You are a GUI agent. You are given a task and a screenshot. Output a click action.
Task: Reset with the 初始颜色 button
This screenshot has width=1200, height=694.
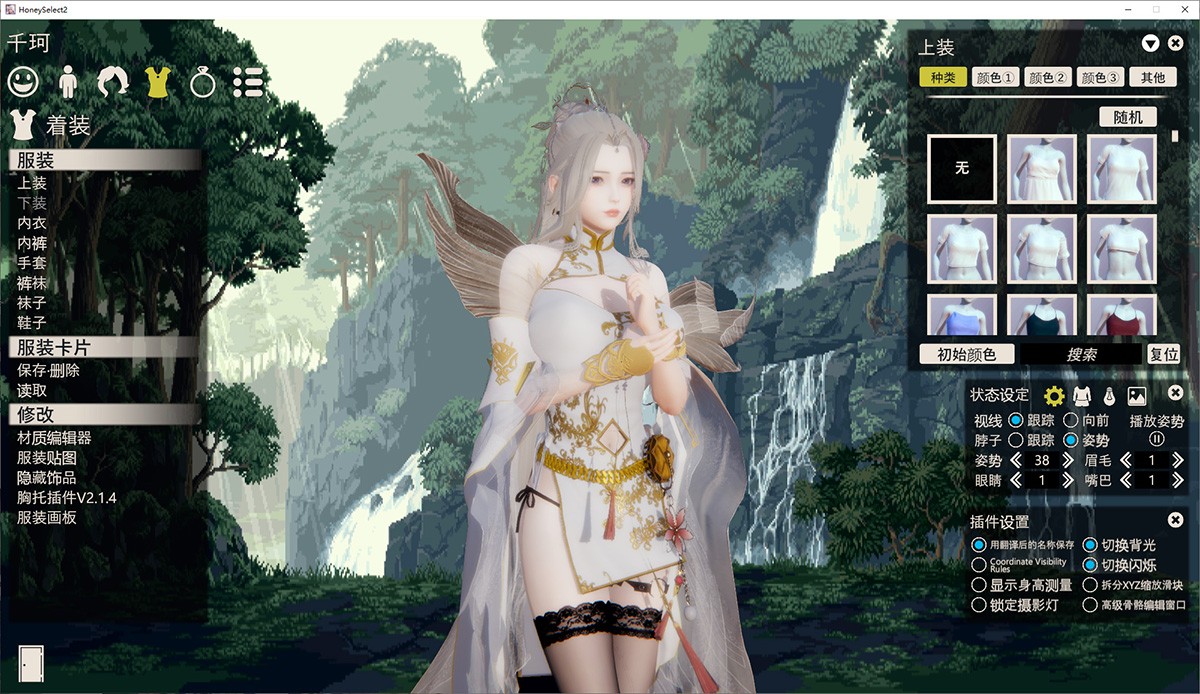click(966, 354)
